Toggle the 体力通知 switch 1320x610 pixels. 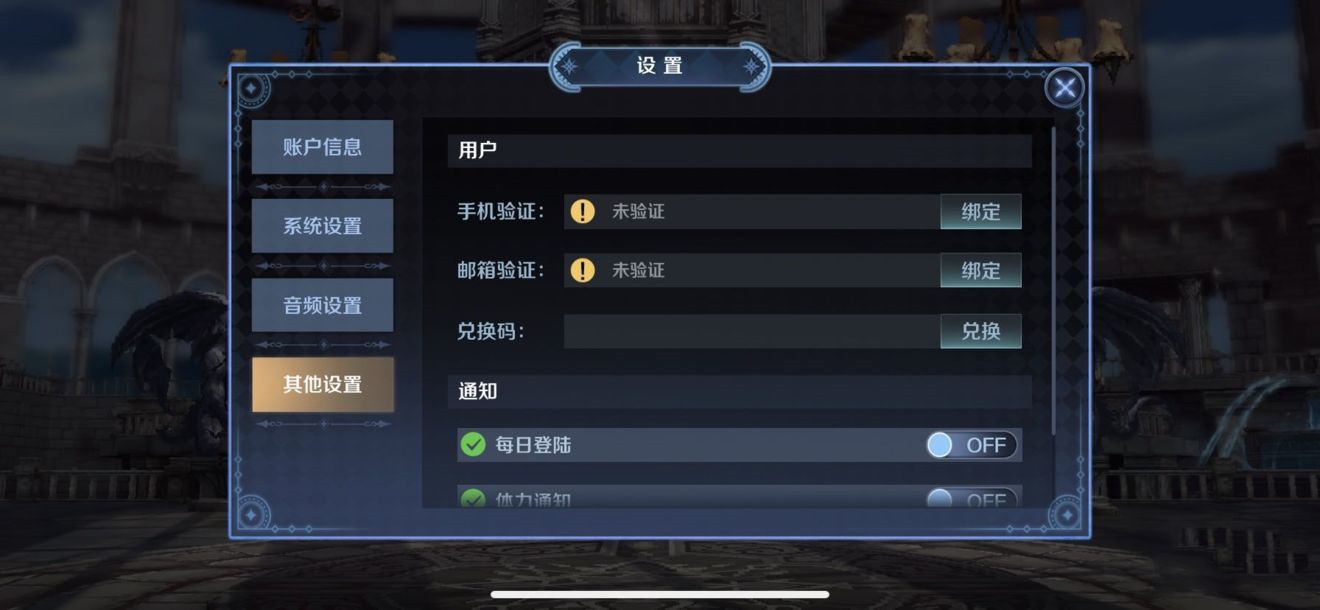[971, 499]
